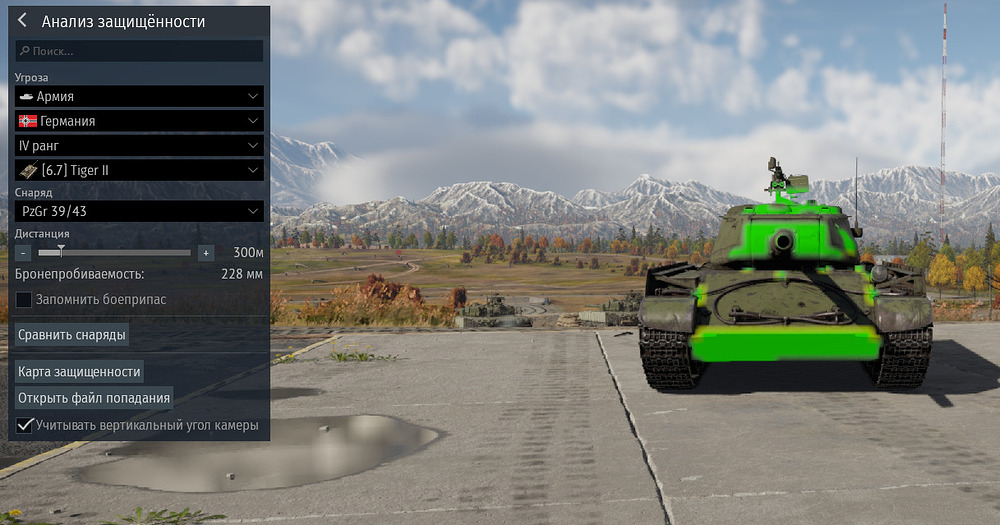Viewport: 1000px width, 525px height.
Task: Click the Сравнить снаряды button
Action: point(72,334)
